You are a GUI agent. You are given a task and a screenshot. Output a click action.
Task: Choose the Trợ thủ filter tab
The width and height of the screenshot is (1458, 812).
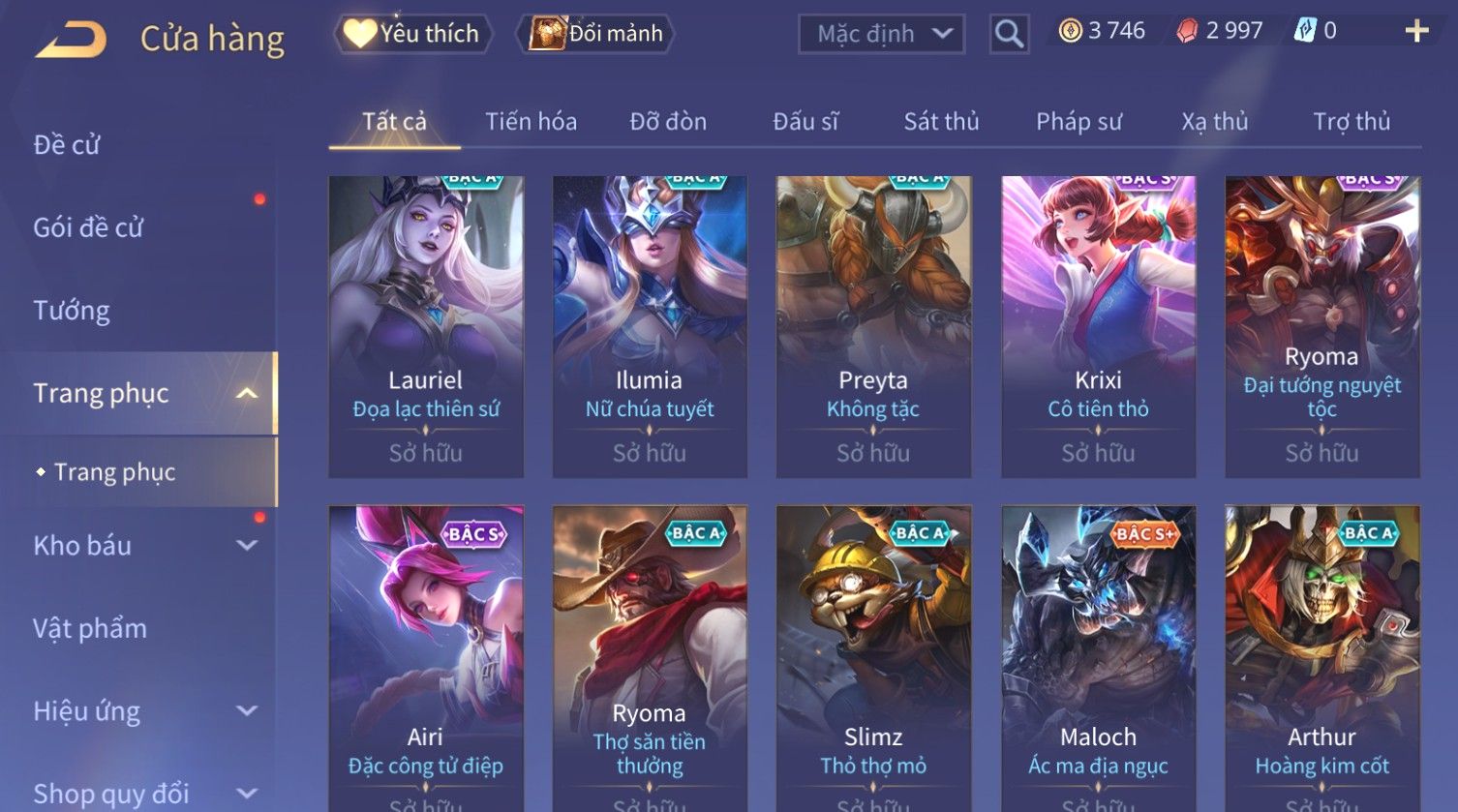pyautogui.click(x=1352, y=122)
